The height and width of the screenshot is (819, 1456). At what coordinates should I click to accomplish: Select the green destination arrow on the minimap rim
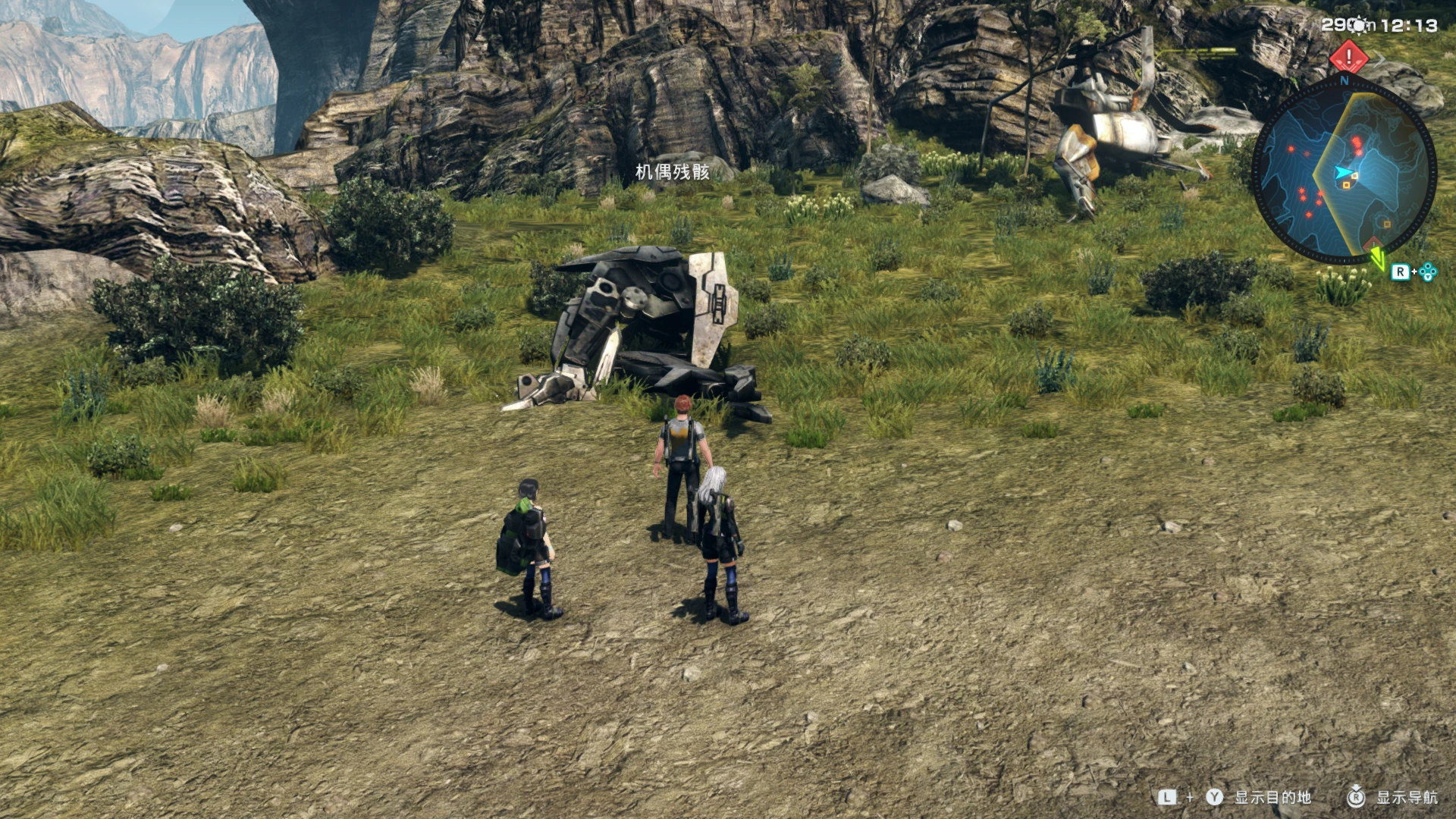coord(1377,258)
